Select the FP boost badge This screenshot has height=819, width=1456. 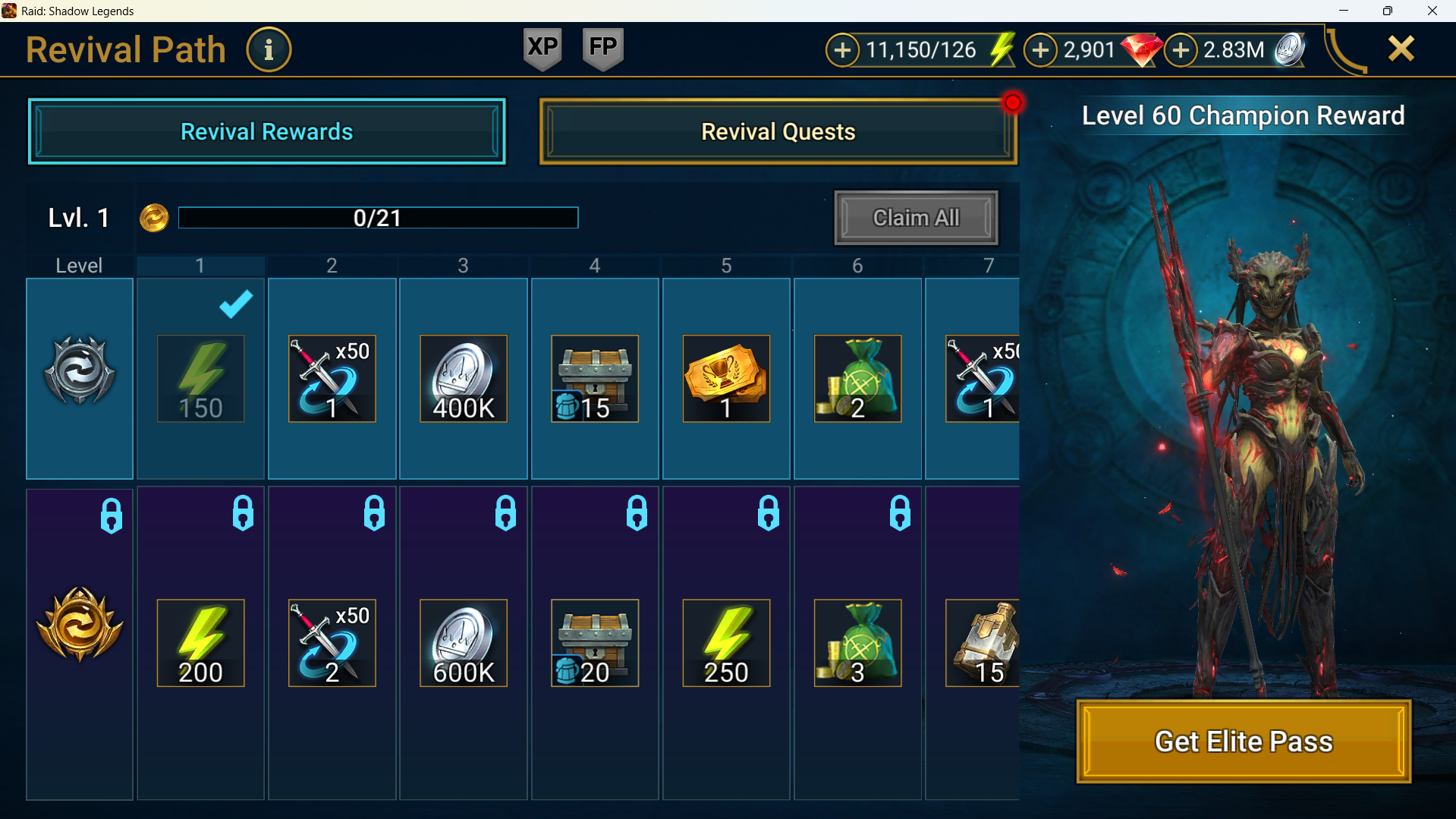point(602,49)
